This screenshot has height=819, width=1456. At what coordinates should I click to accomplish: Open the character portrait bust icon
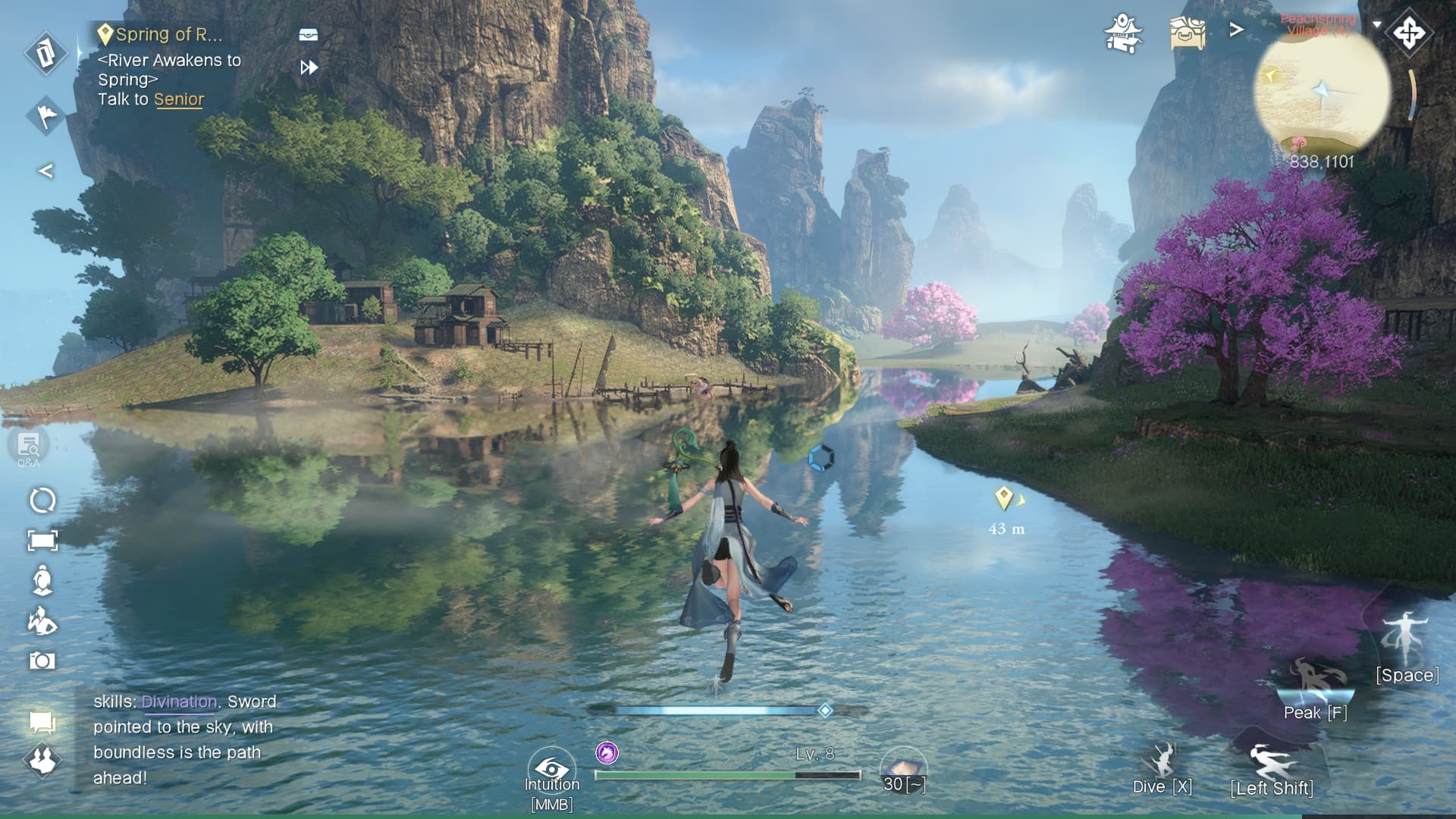42,580
